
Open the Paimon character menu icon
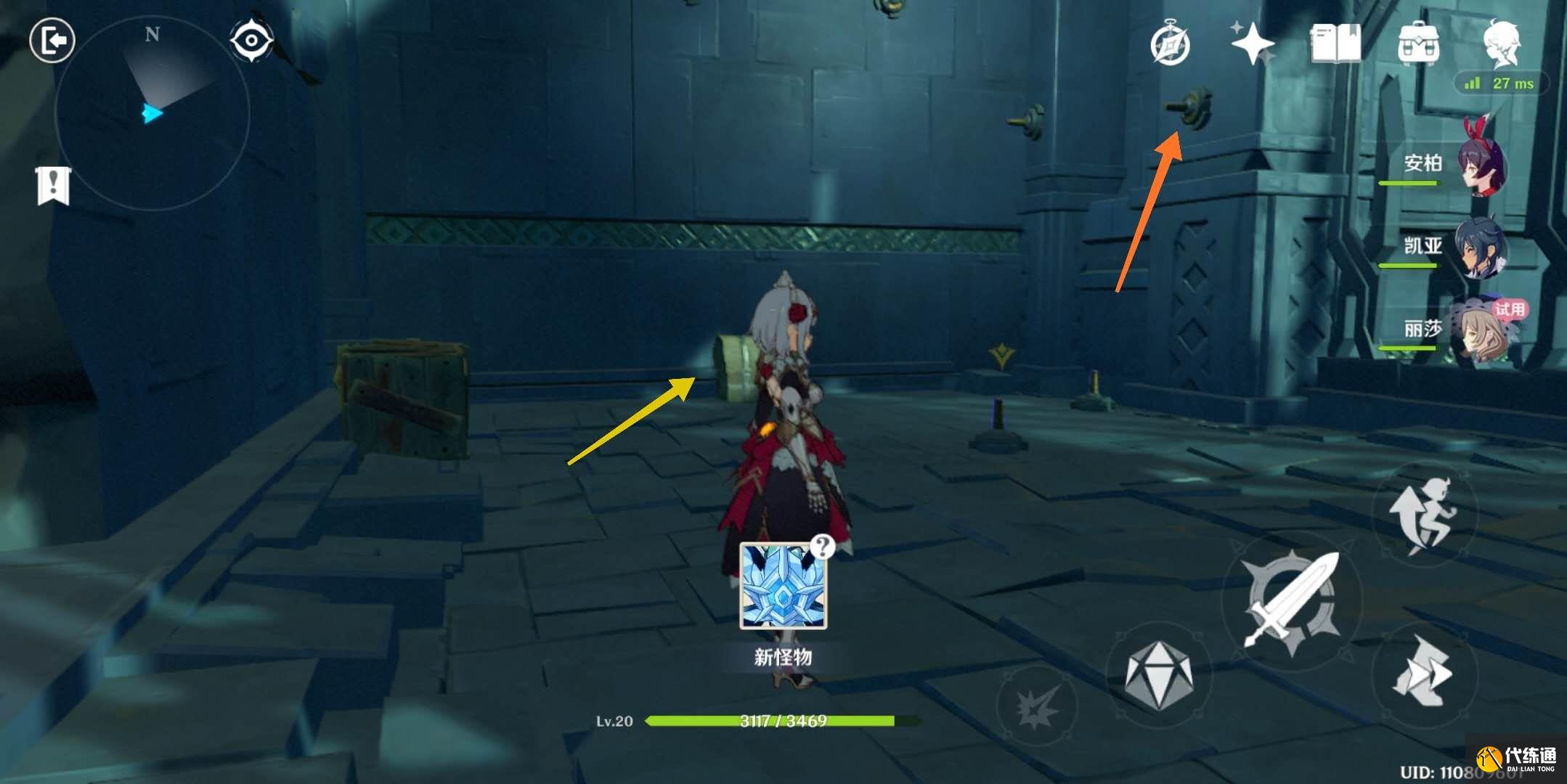pyautogui.click(x=1501, y=44)
